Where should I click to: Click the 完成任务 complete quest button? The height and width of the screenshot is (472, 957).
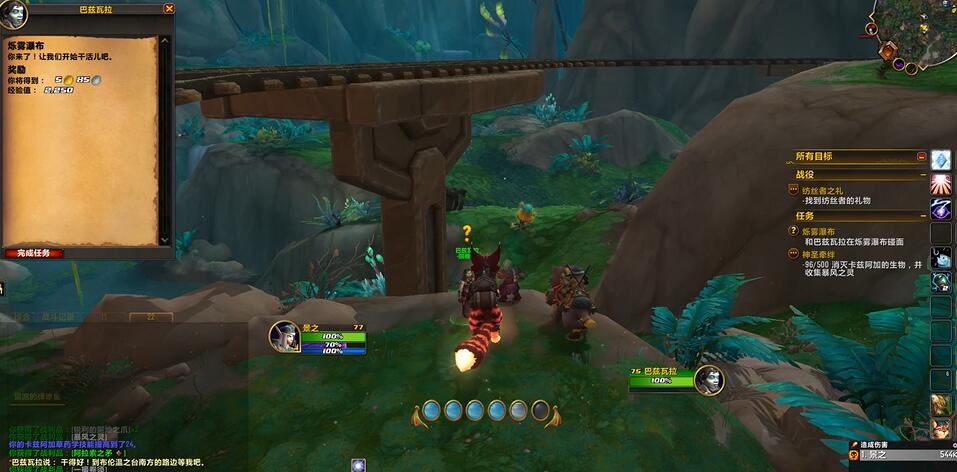[x=34, y=253]
